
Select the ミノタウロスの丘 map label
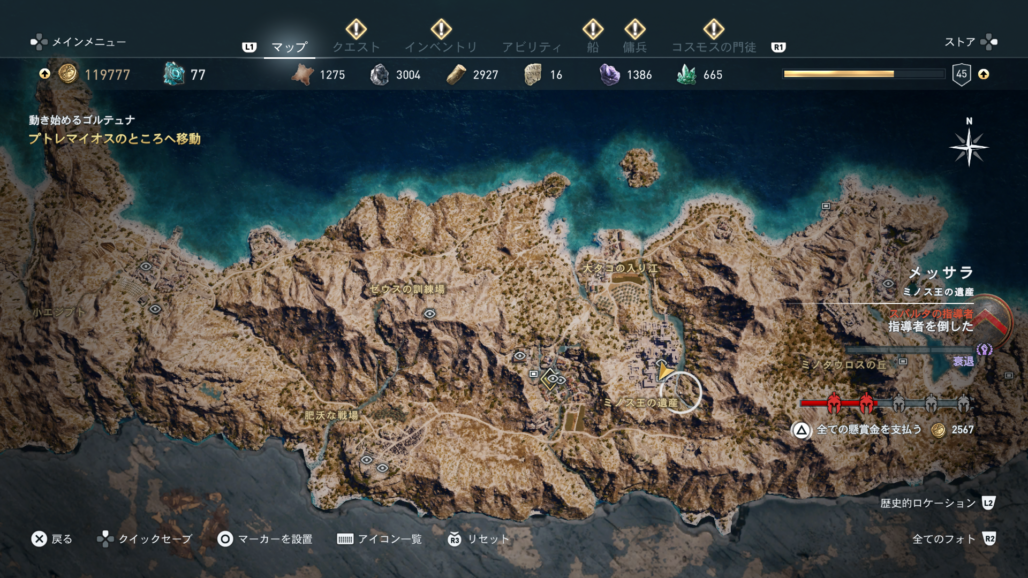pos(842,364)
